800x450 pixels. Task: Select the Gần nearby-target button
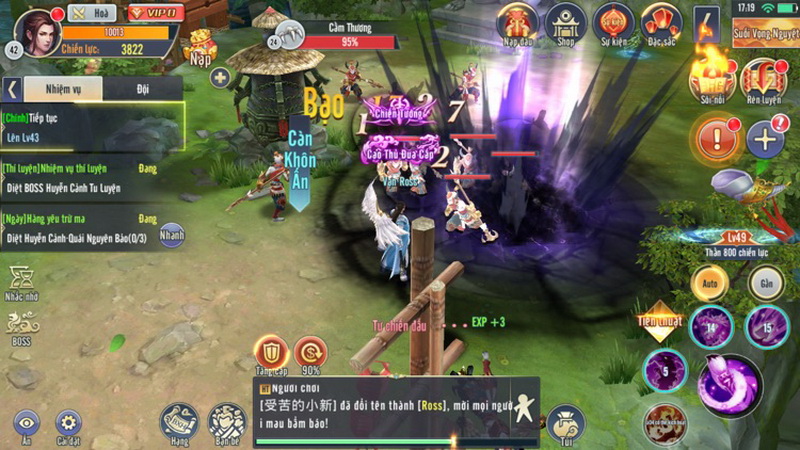point(766,283)
